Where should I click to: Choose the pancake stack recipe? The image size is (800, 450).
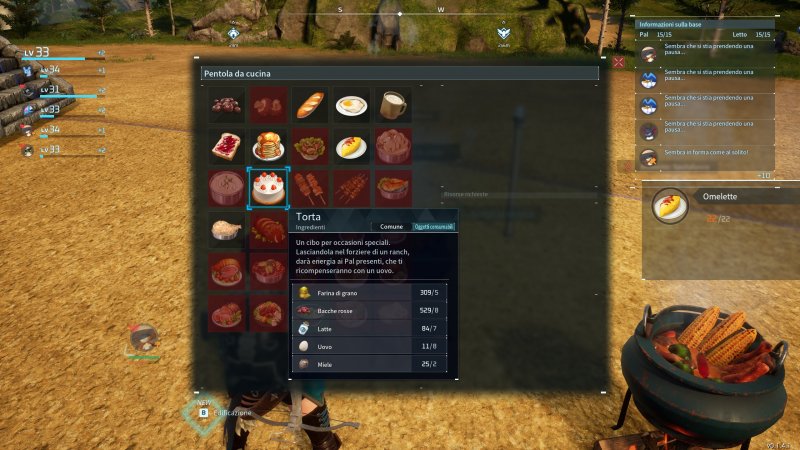268,146
